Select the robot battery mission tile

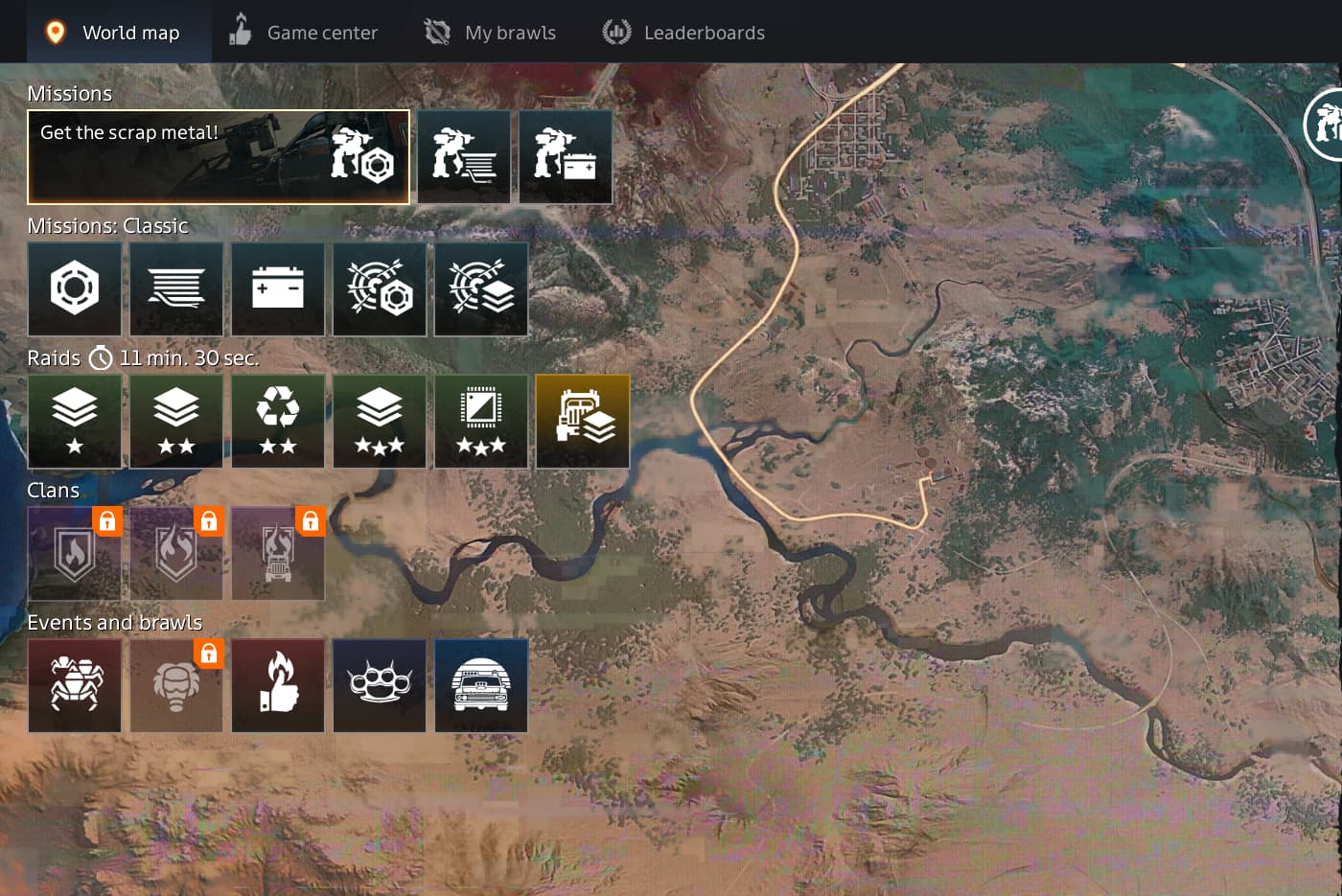pos(566,157)
